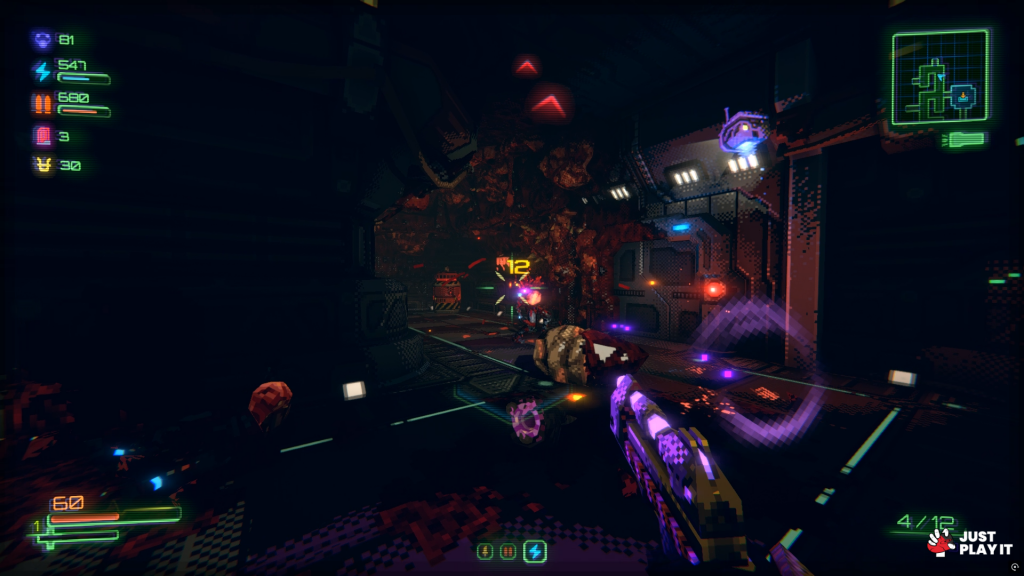Open the green grid minimap
The height and width of the screenshot is (576, 1024).
pyautogui.click(x=939, y=77)
